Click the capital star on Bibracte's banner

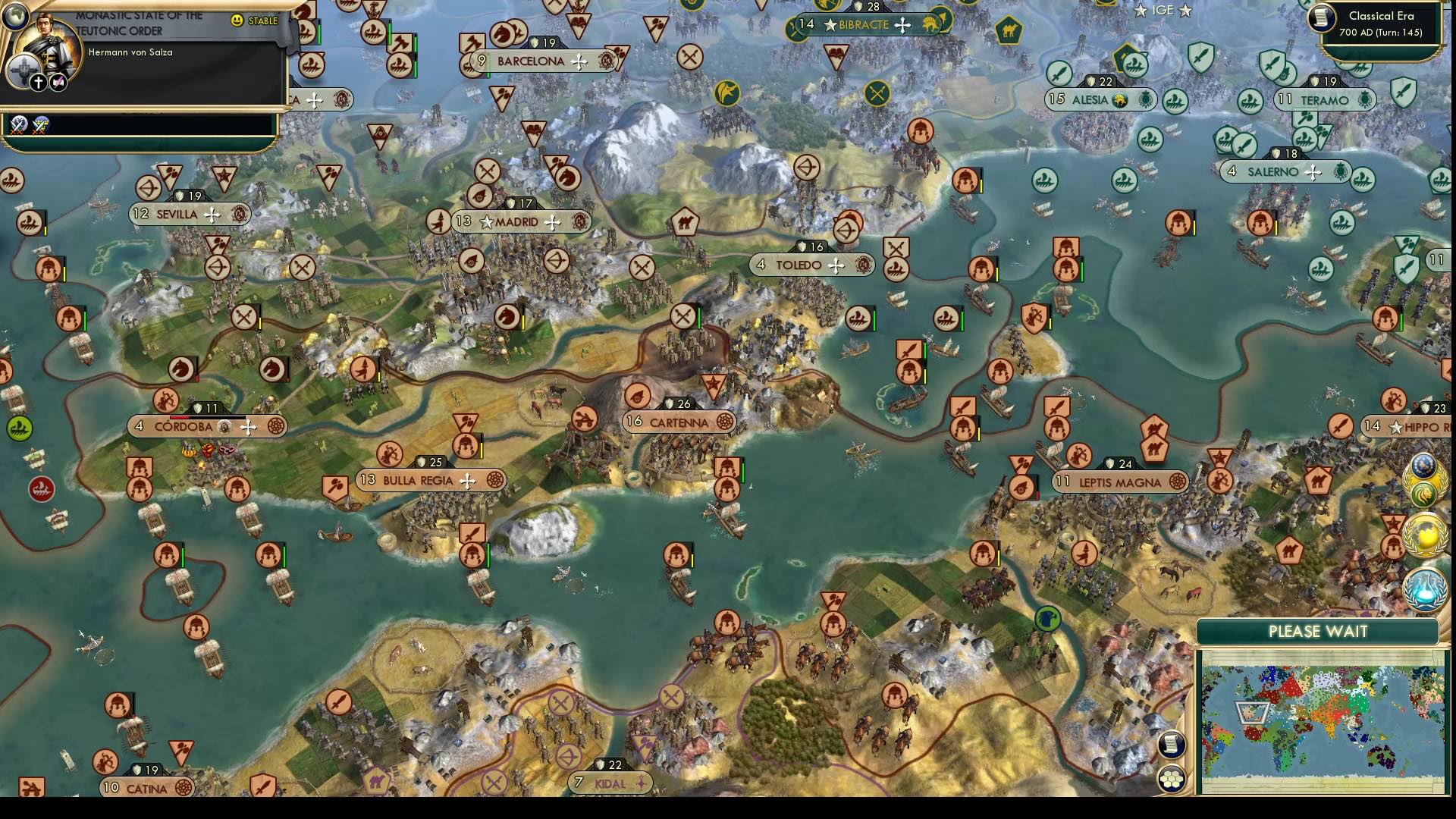tap(829, 25)
